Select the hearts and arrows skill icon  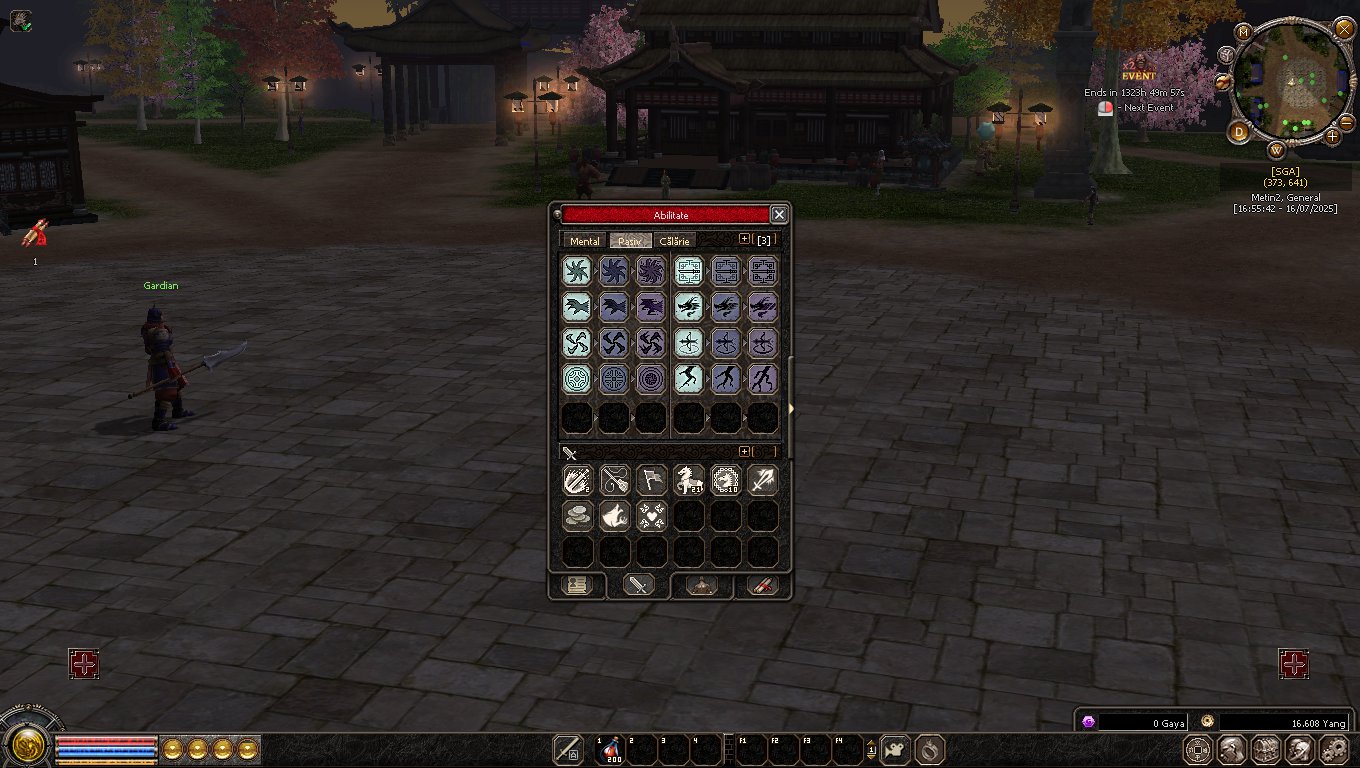(651, 516)
